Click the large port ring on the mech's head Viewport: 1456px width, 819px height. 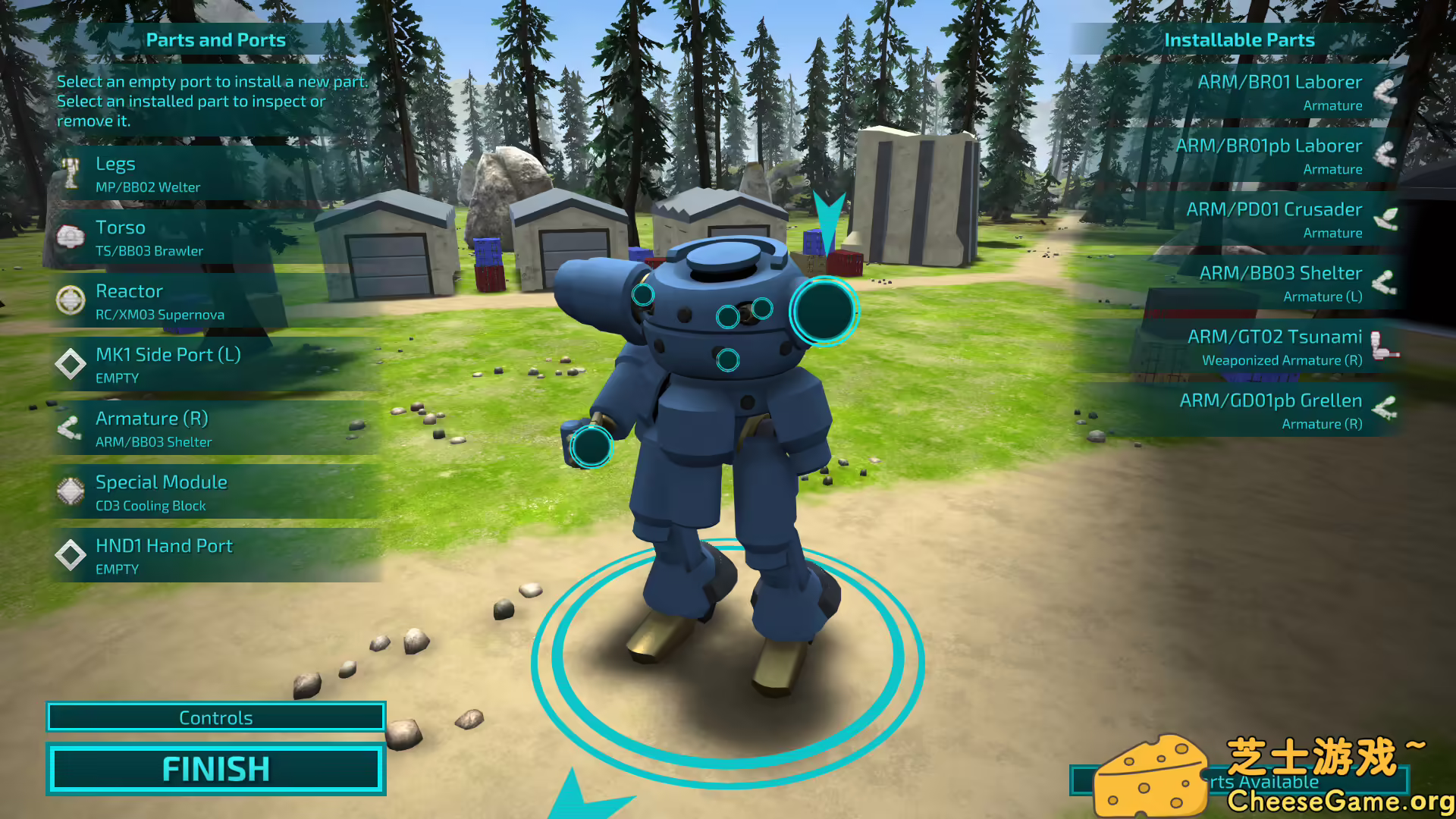coord(824,312)
